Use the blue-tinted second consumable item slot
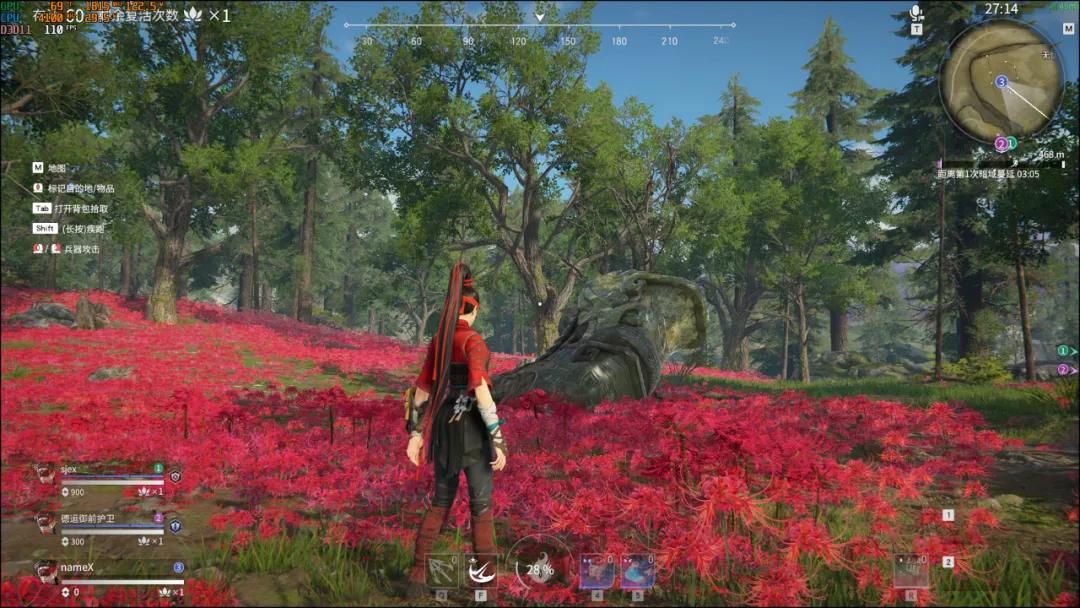Screen dimensions: 1080x608 pos(637,571)
